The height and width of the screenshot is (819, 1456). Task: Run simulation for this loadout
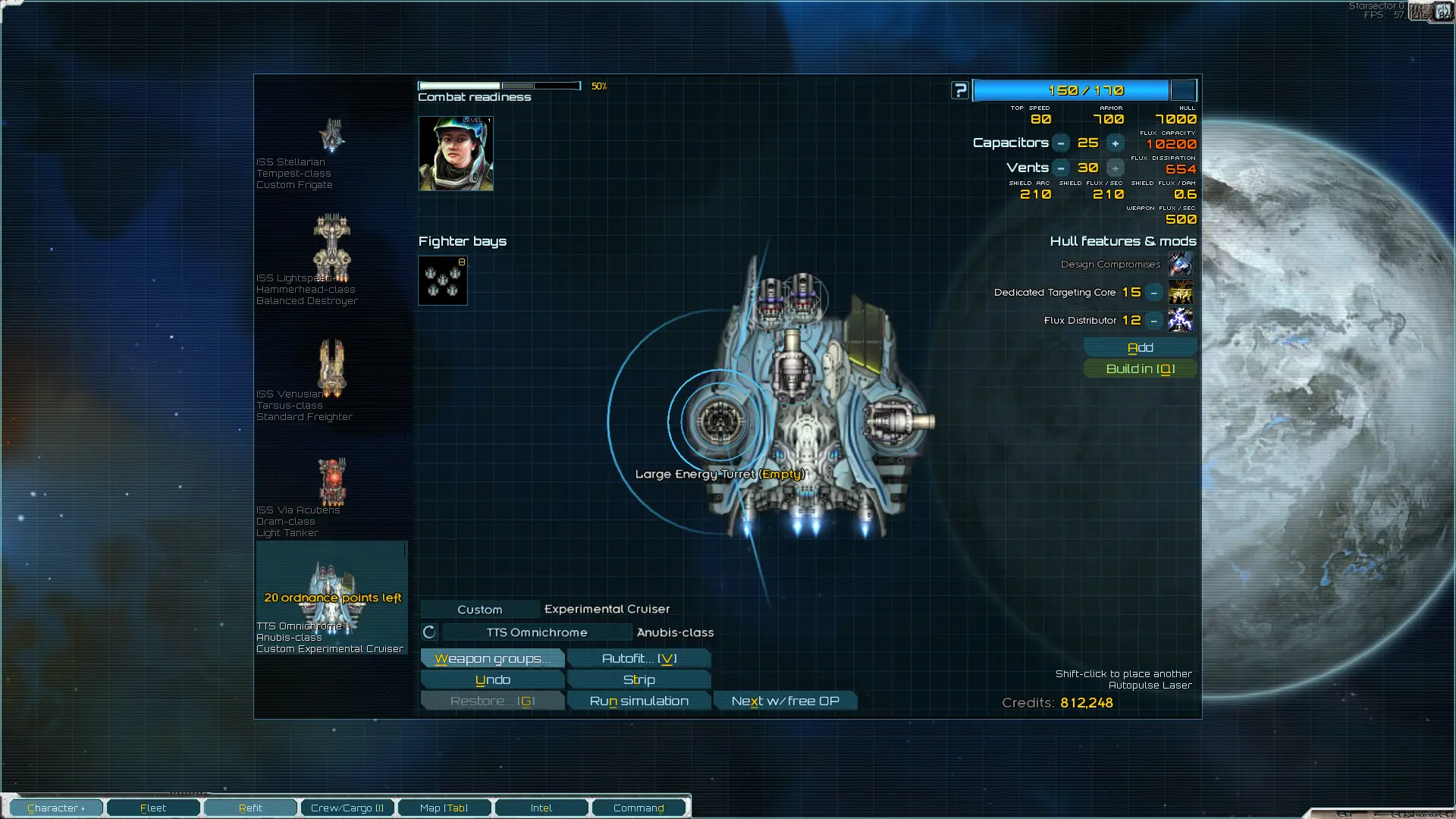click(639, 701)
